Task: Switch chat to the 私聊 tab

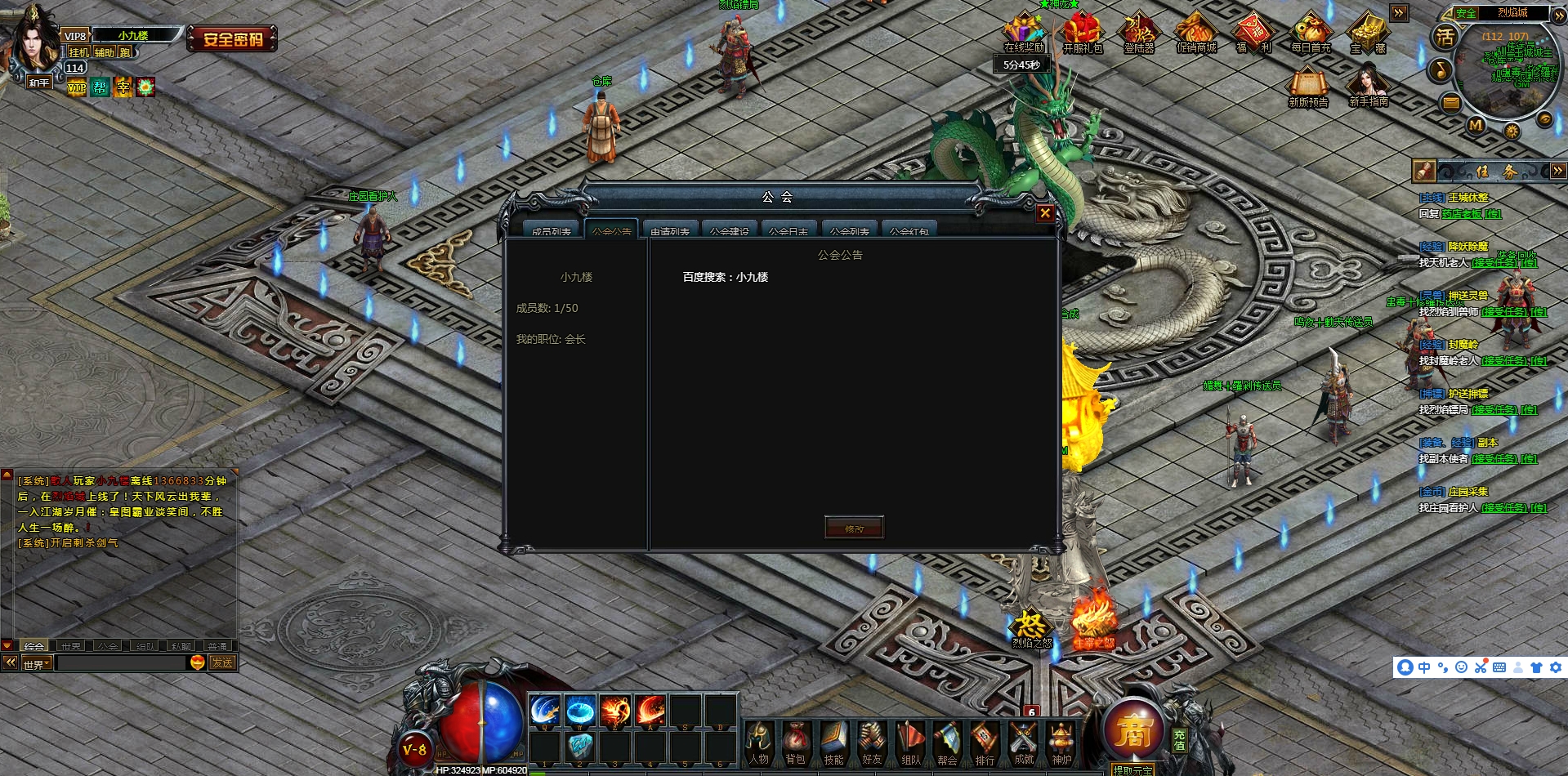Action: coord(181,646)
